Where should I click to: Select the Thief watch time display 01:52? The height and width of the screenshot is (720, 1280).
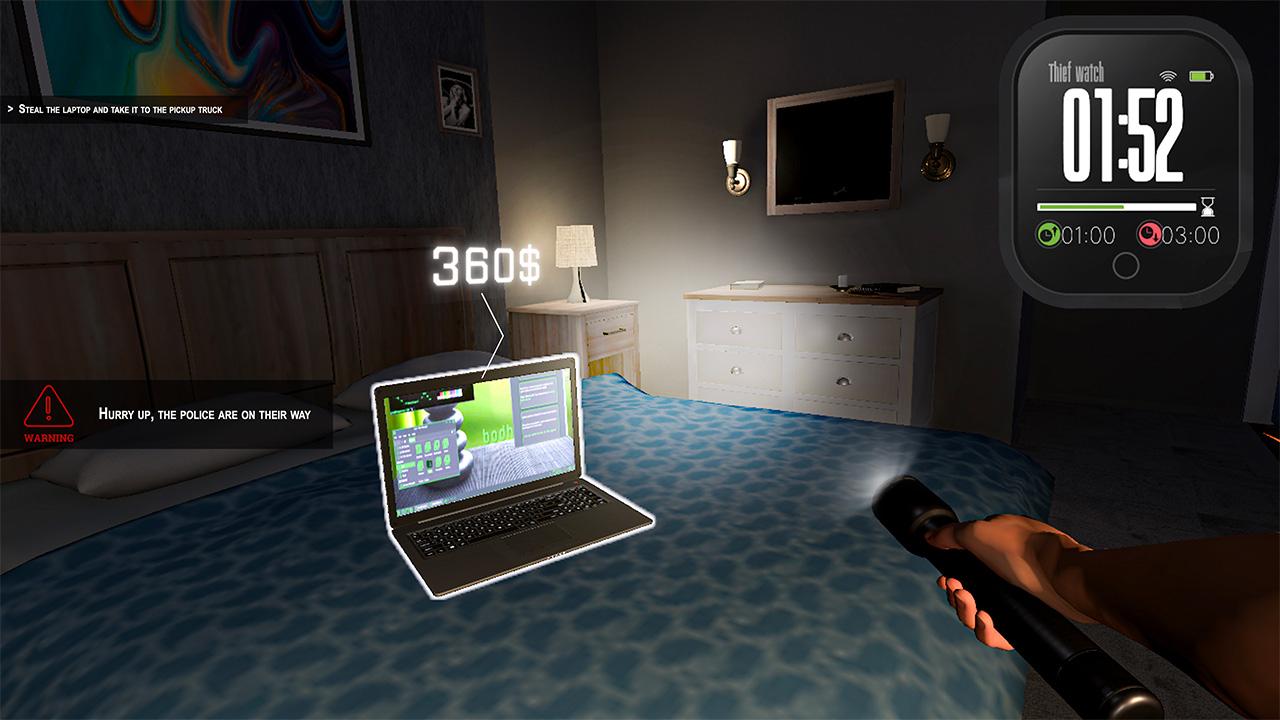click(1122, 134)
